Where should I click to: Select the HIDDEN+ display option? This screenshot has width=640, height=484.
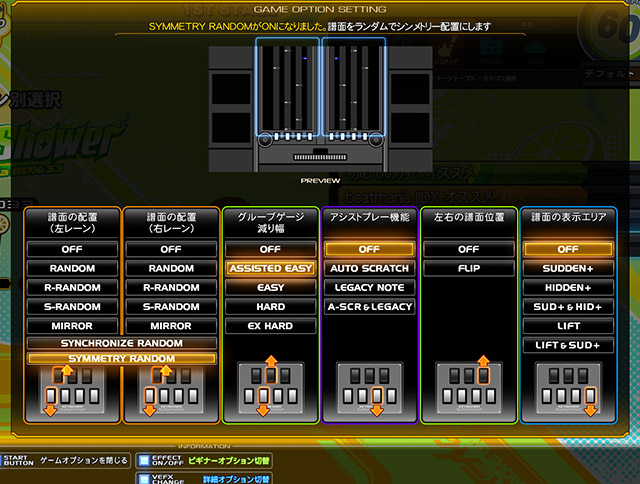[568, 287]
